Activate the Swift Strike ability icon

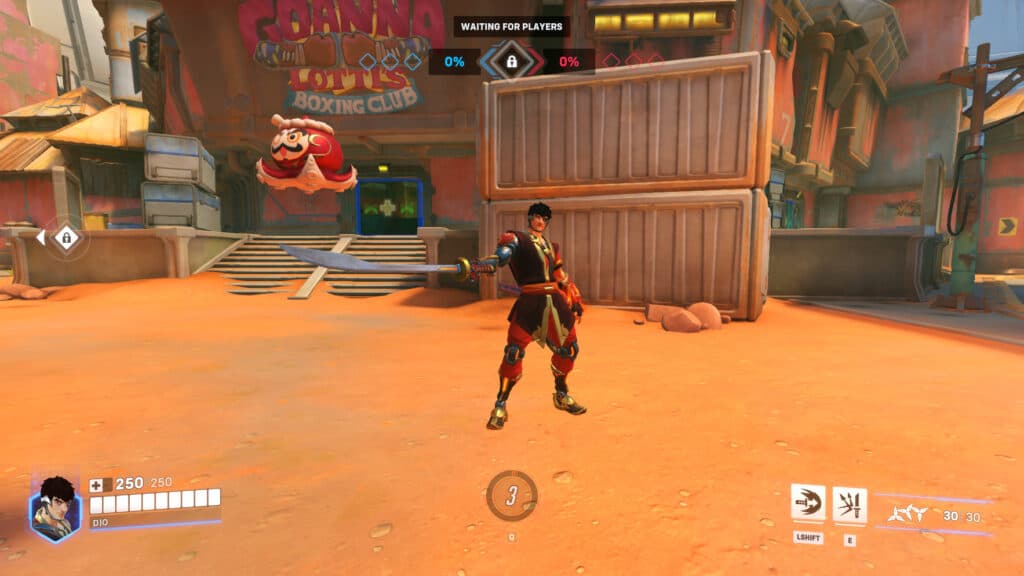coord(808,503)
